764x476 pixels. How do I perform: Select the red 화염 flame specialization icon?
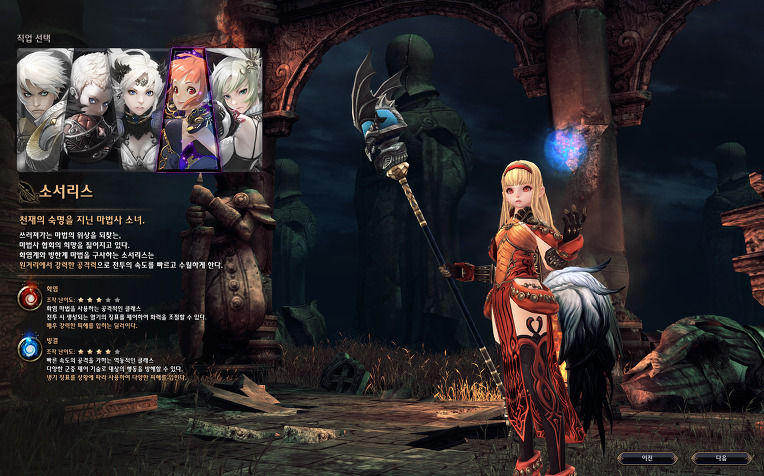[28, 297]
